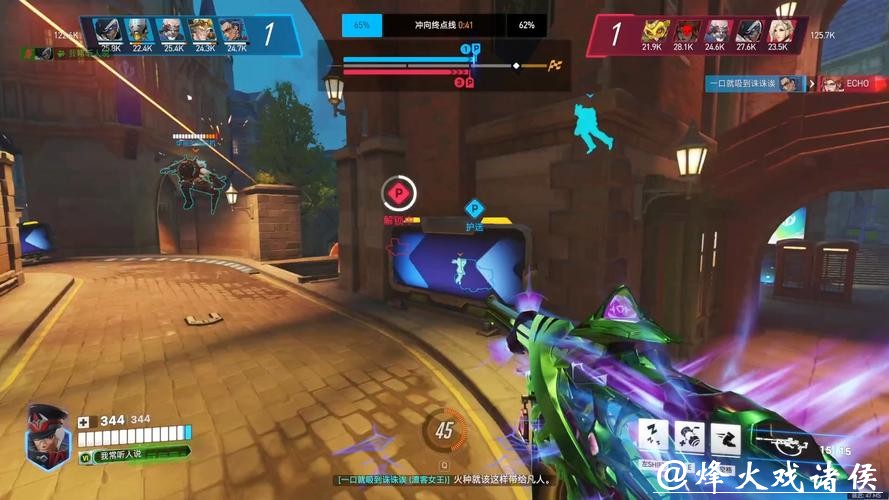
Task: Click the enemy portrait labeled 23.5K
Action: coord(779,30)
